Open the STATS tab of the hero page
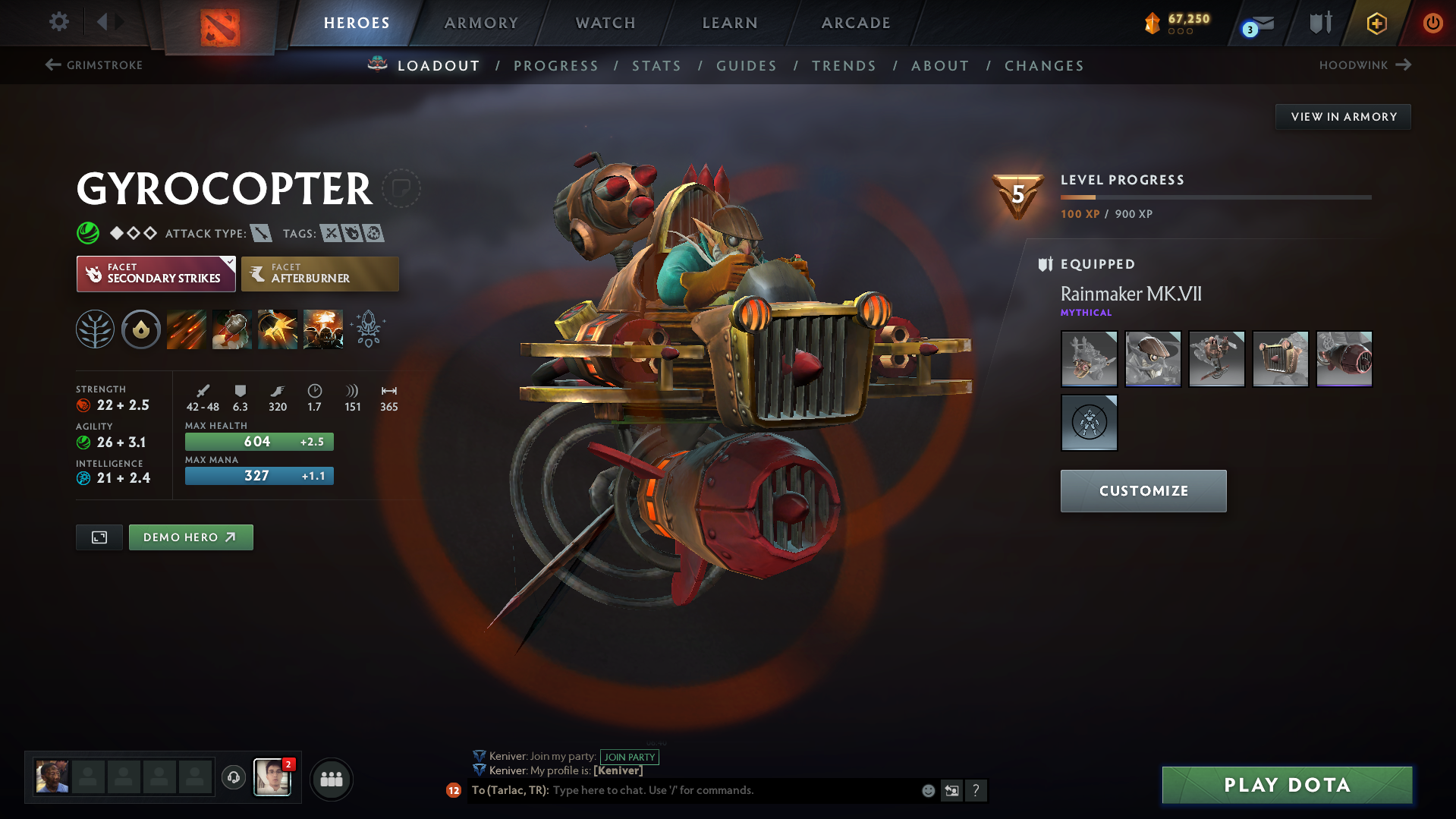 [656, 66]
